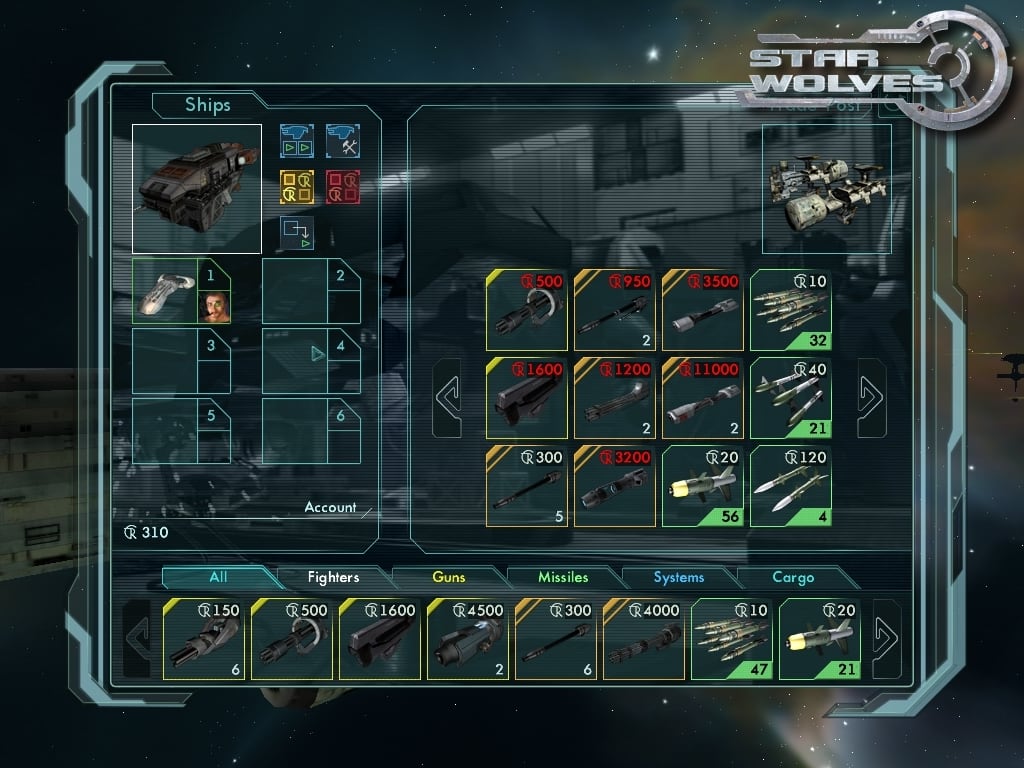Click the red sell-all credits icon
Viewport: 1024px width, 768px height.
click(343, 187)
